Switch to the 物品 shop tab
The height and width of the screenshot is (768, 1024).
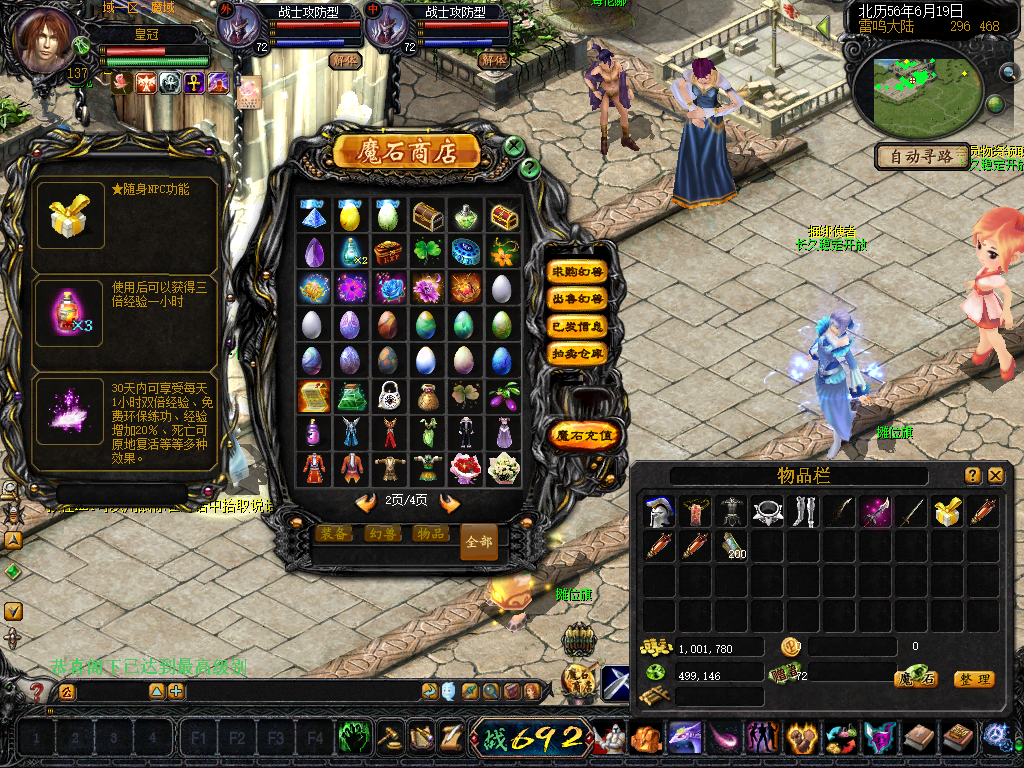430,534
